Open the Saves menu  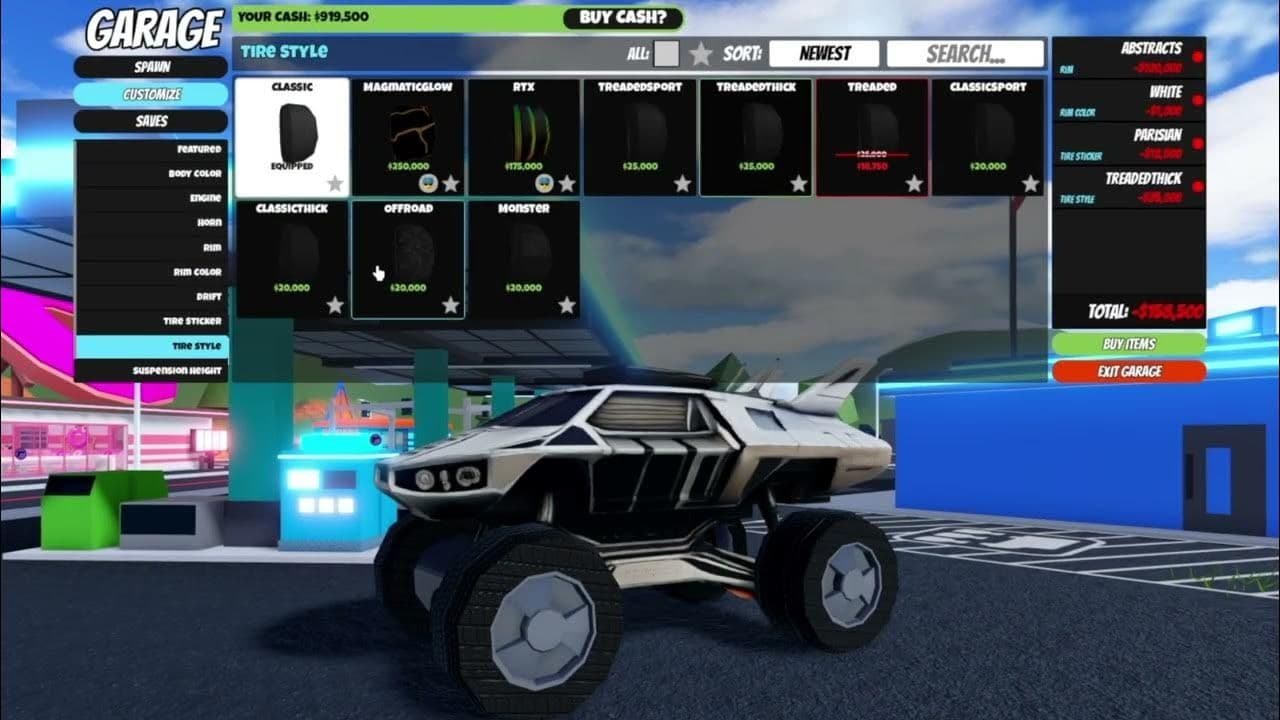point(152,120)
